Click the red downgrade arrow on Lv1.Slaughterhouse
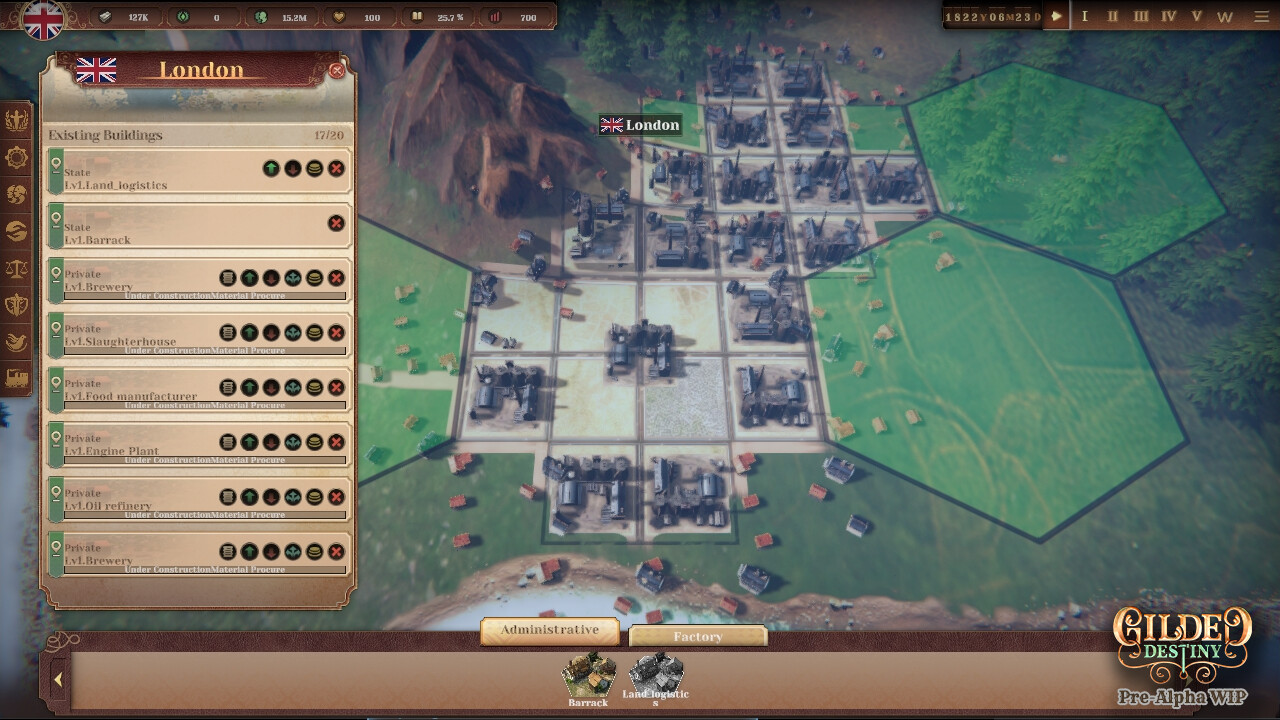This screenshot has width=1280, height=720. click(271, 333)
